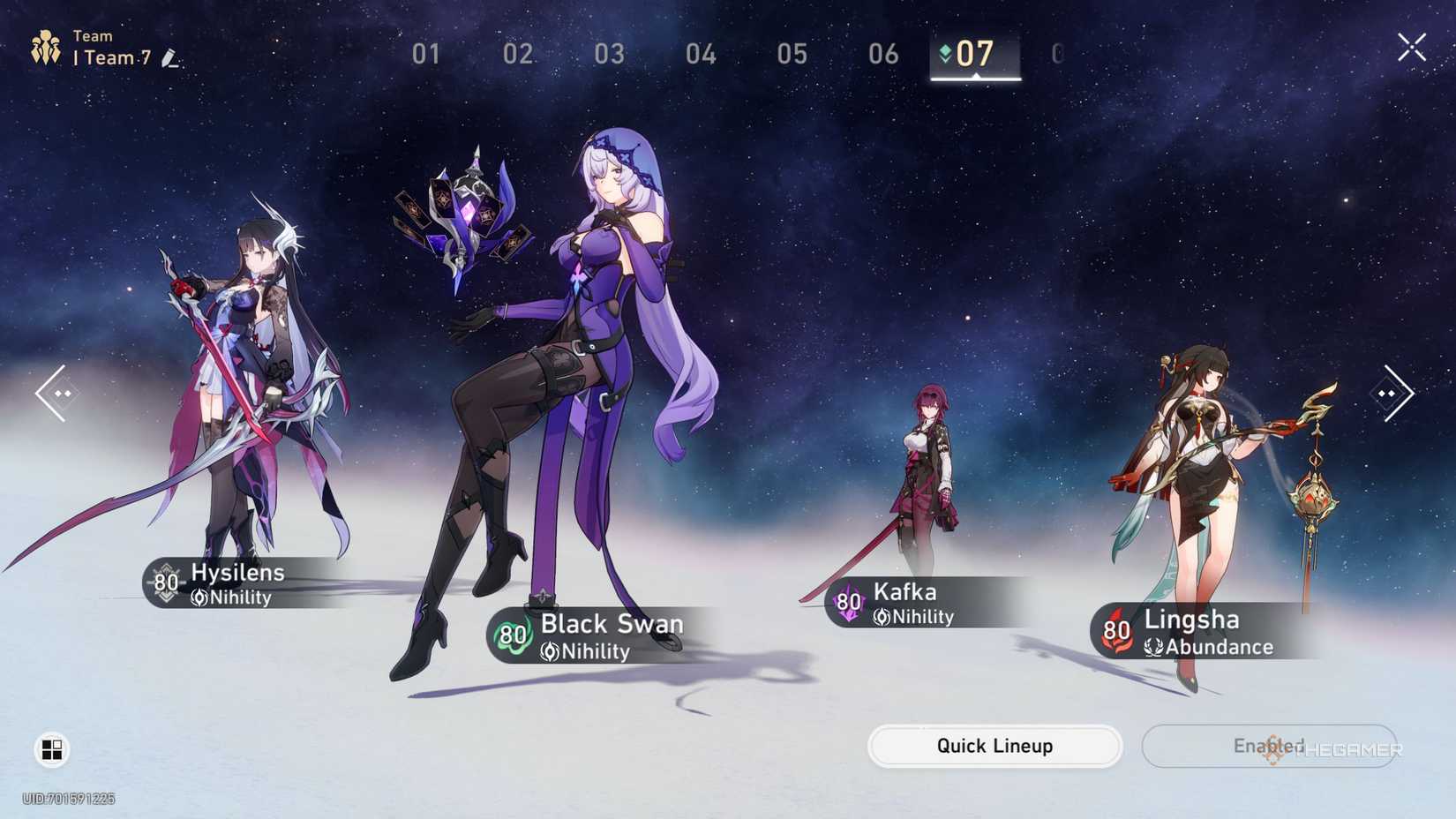Open the left chevron to view previous team

(55, 391)
